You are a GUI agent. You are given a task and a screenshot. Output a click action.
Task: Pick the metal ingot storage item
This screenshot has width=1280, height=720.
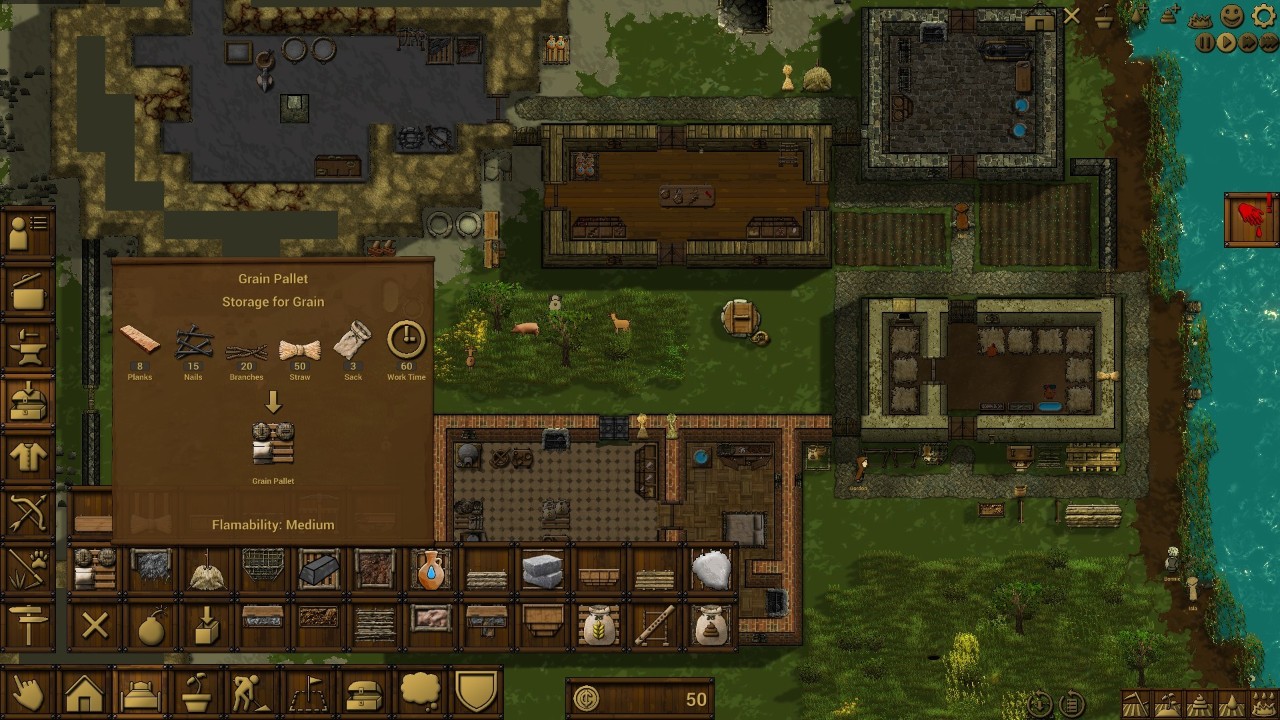click(319, 570)
